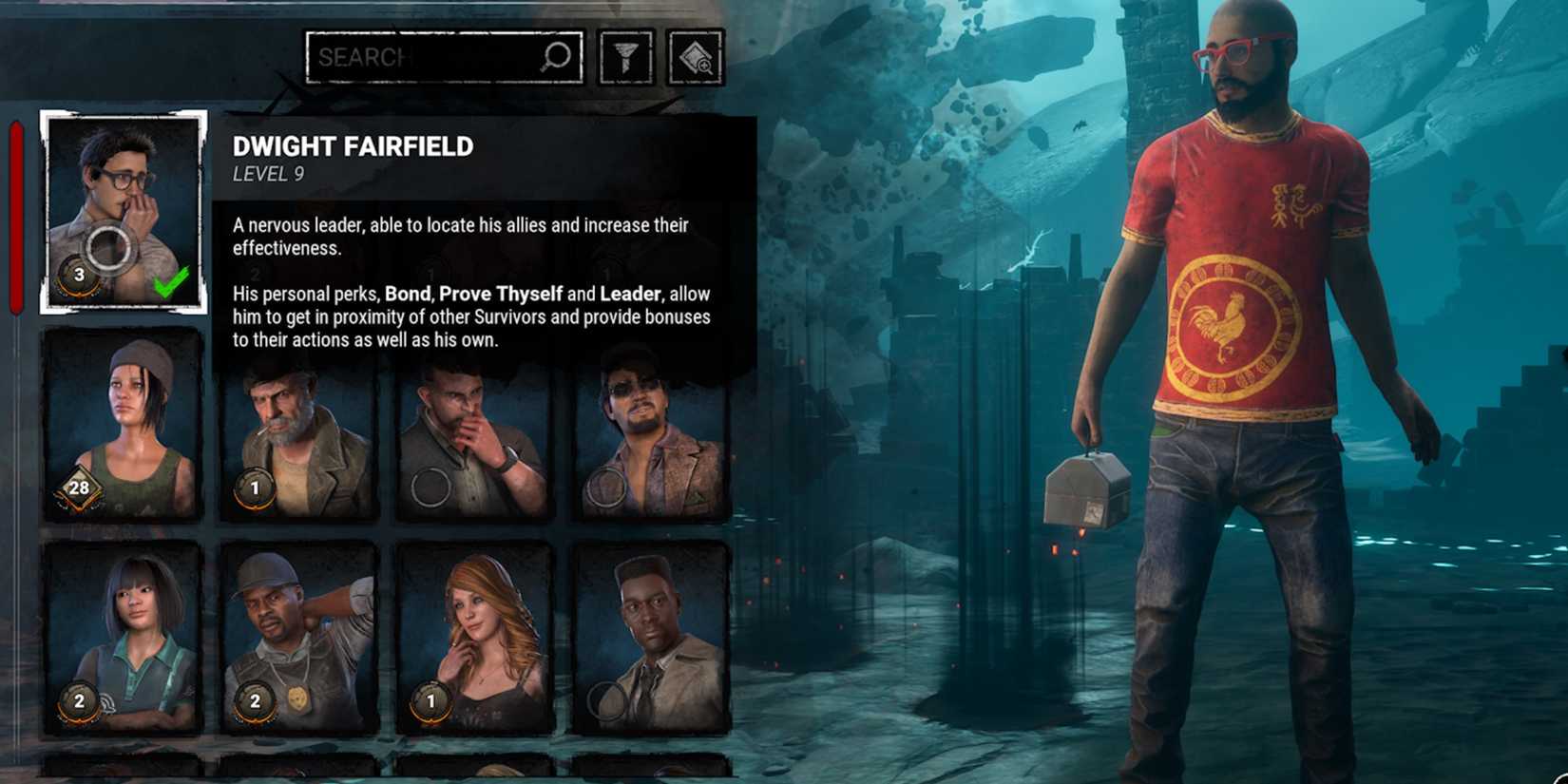
Task: Click Feng Min's level 2 badge
Action: click(x=78, y=703)
